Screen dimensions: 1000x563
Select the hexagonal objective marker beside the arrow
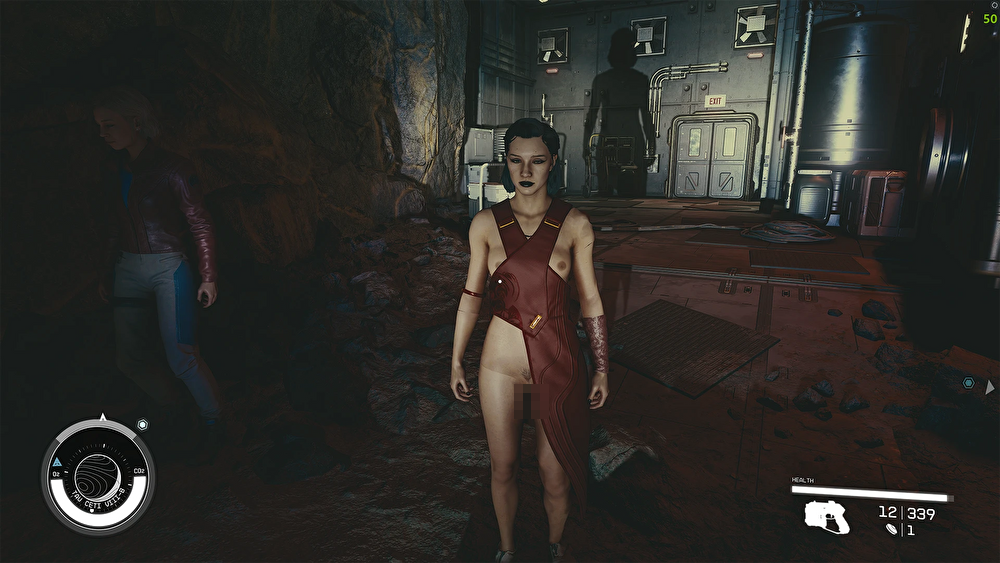tap(968, 383)
